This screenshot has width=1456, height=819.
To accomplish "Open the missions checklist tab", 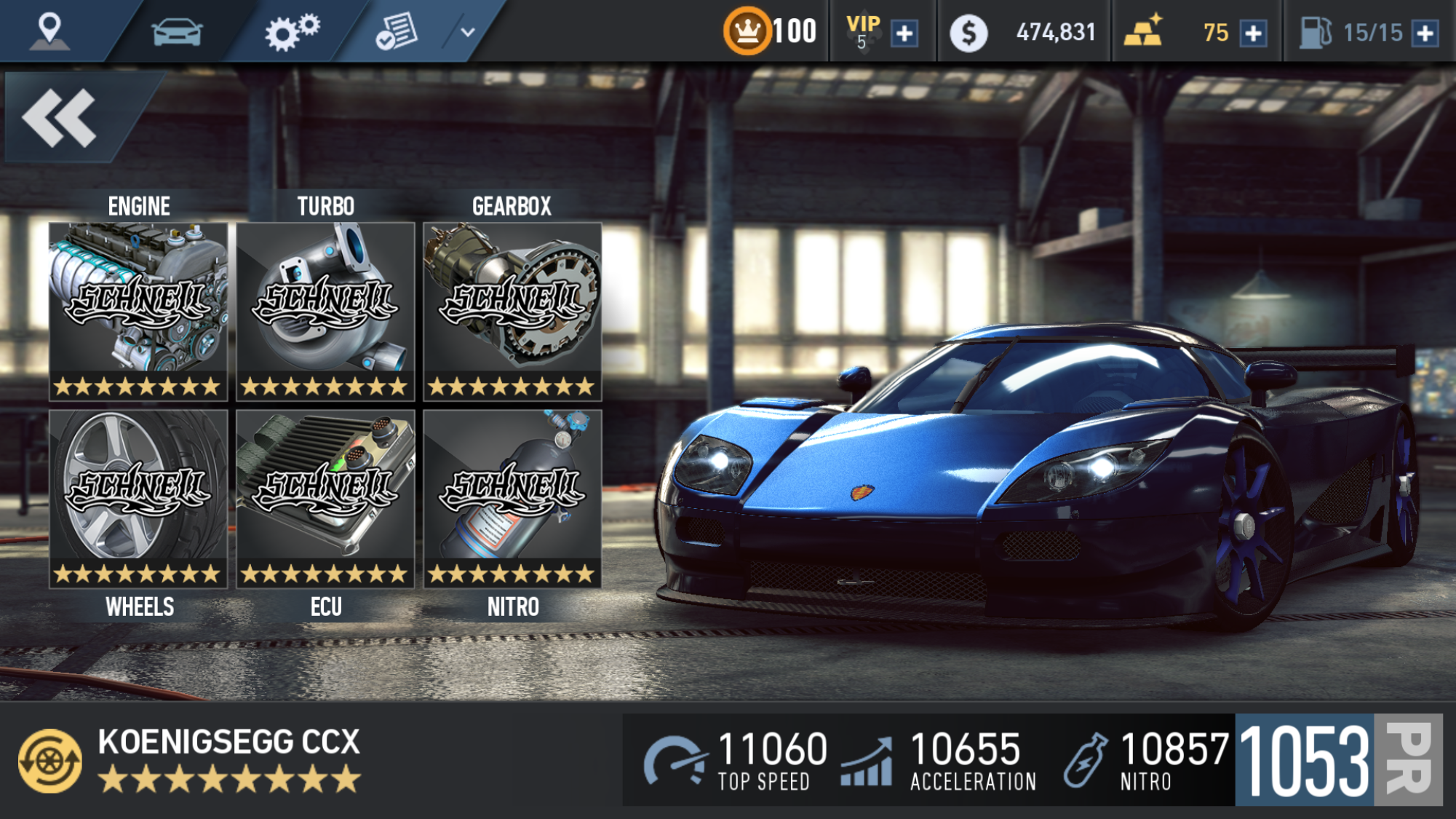I will (397, 32).
